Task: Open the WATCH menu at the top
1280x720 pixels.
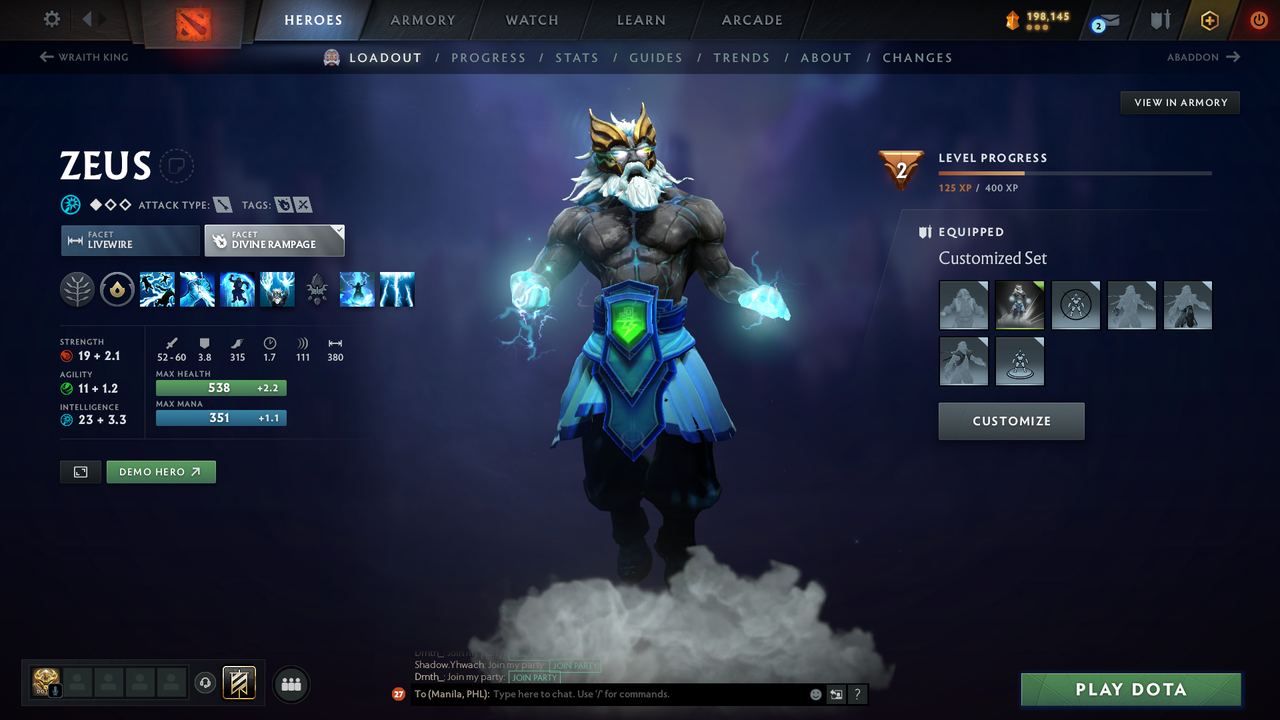Action: tap(531, 20)
